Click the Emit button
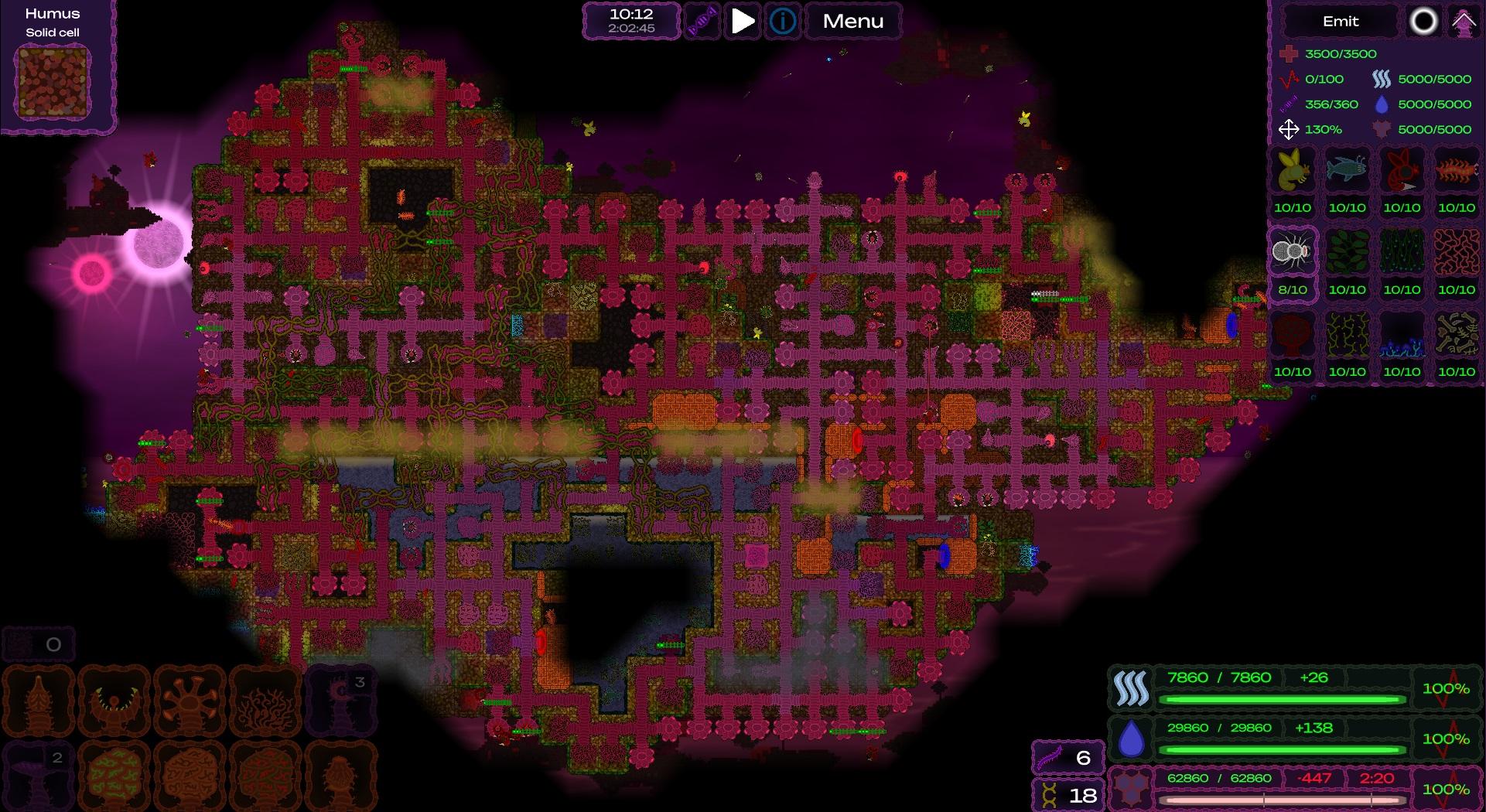This screenshot has height=812, width=1486. coord(1340,21)
